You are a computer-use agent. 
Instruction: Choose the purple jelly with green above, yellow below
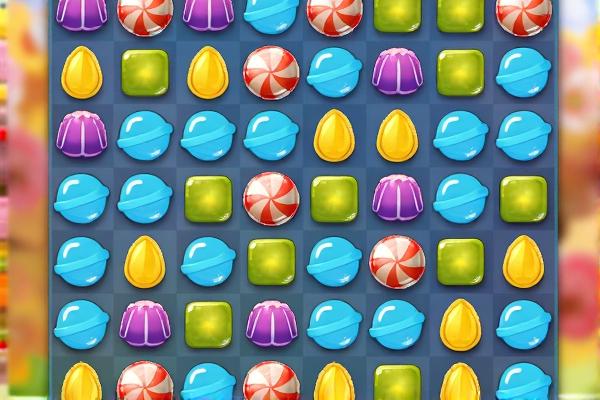[x=398, y=71]
